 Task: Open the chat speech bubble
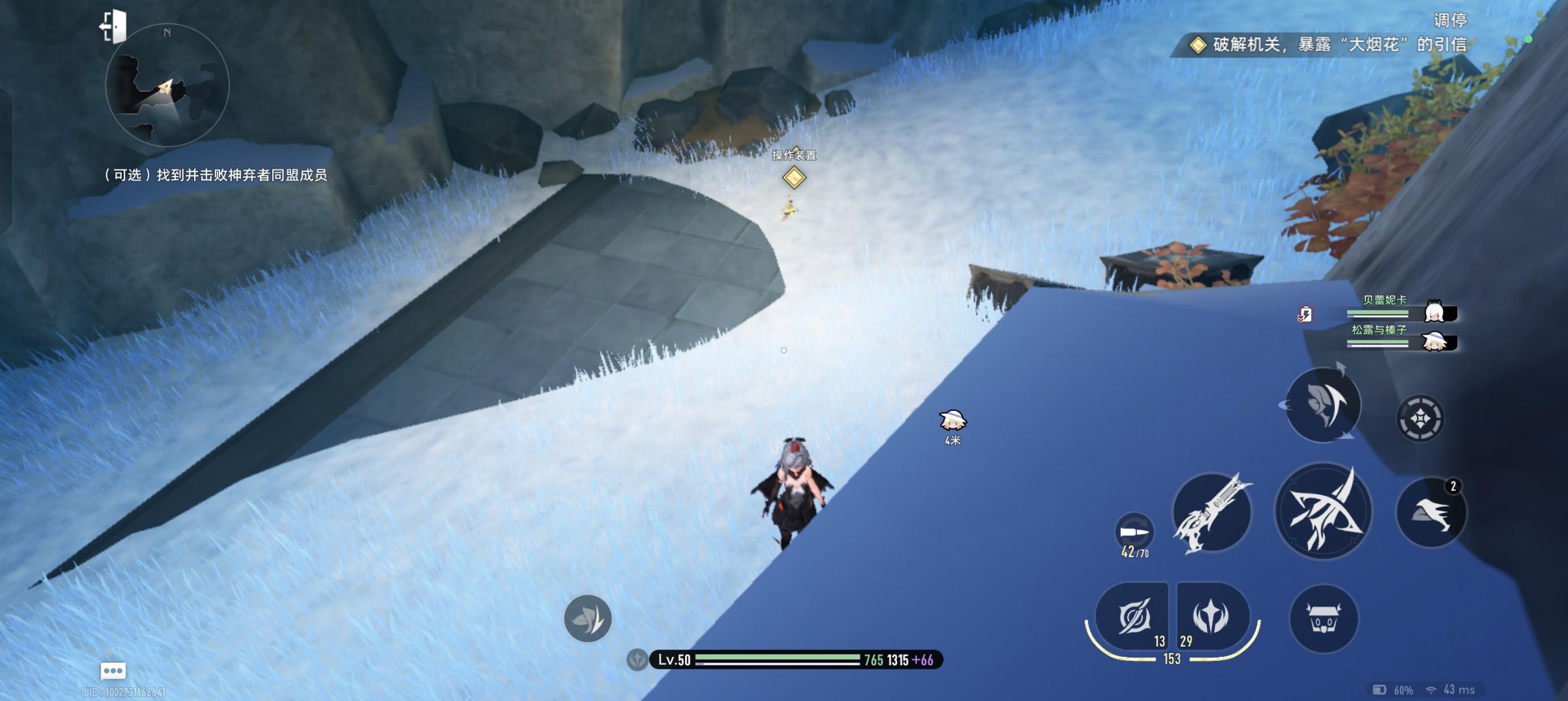113,670
